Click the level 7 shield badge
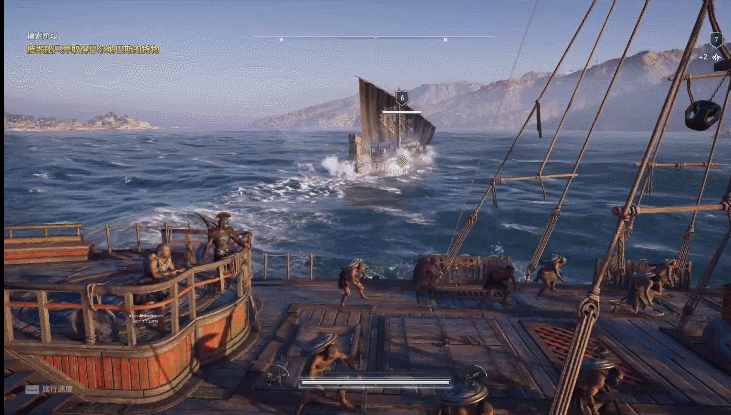This screenshot has height=415, width=731. (715, 39)
